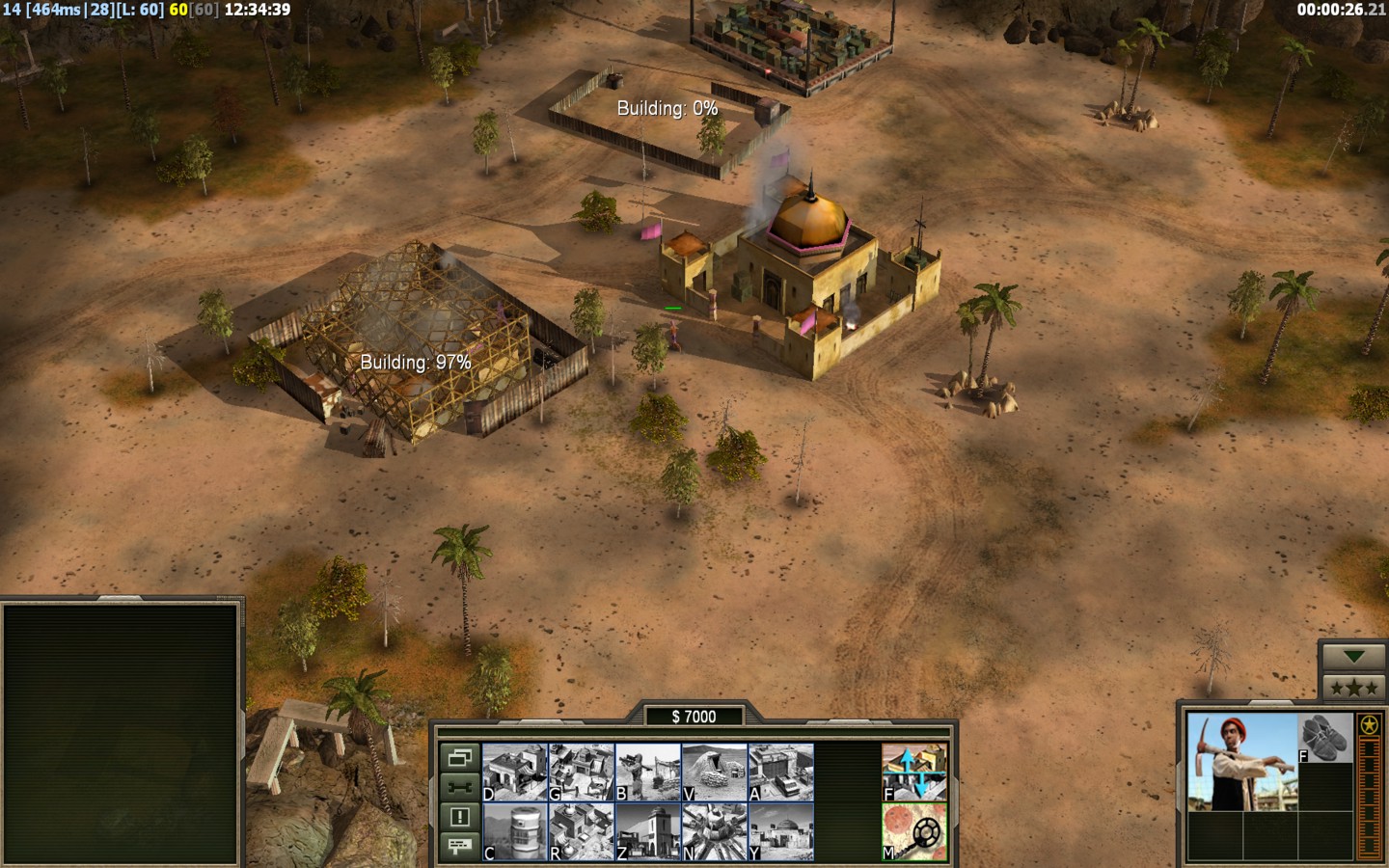Choose the domed building icon (Y)
This screenshot has height=868, width=1389.
[x=781, y=831]
